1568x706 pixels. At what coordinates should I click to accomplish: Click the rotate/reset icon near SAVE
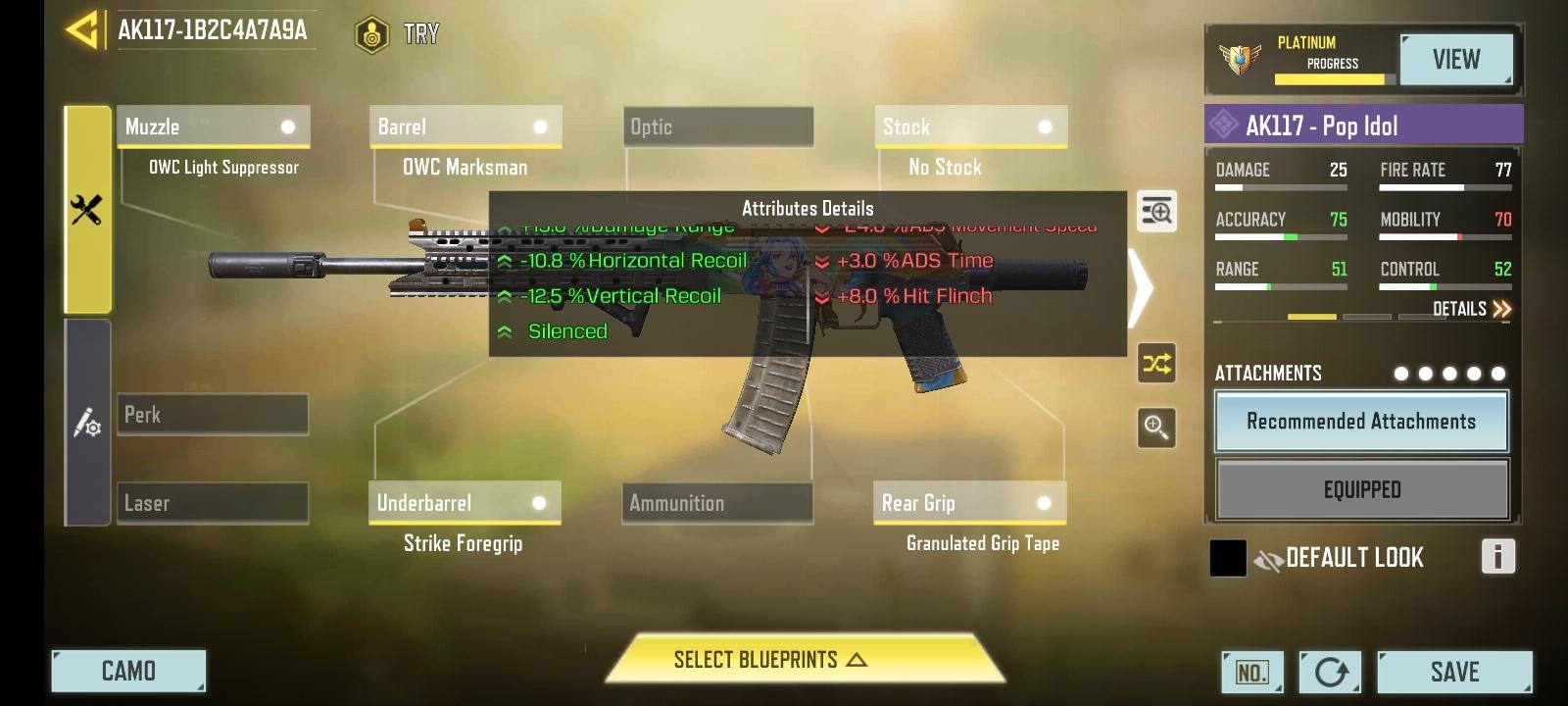1331,672
